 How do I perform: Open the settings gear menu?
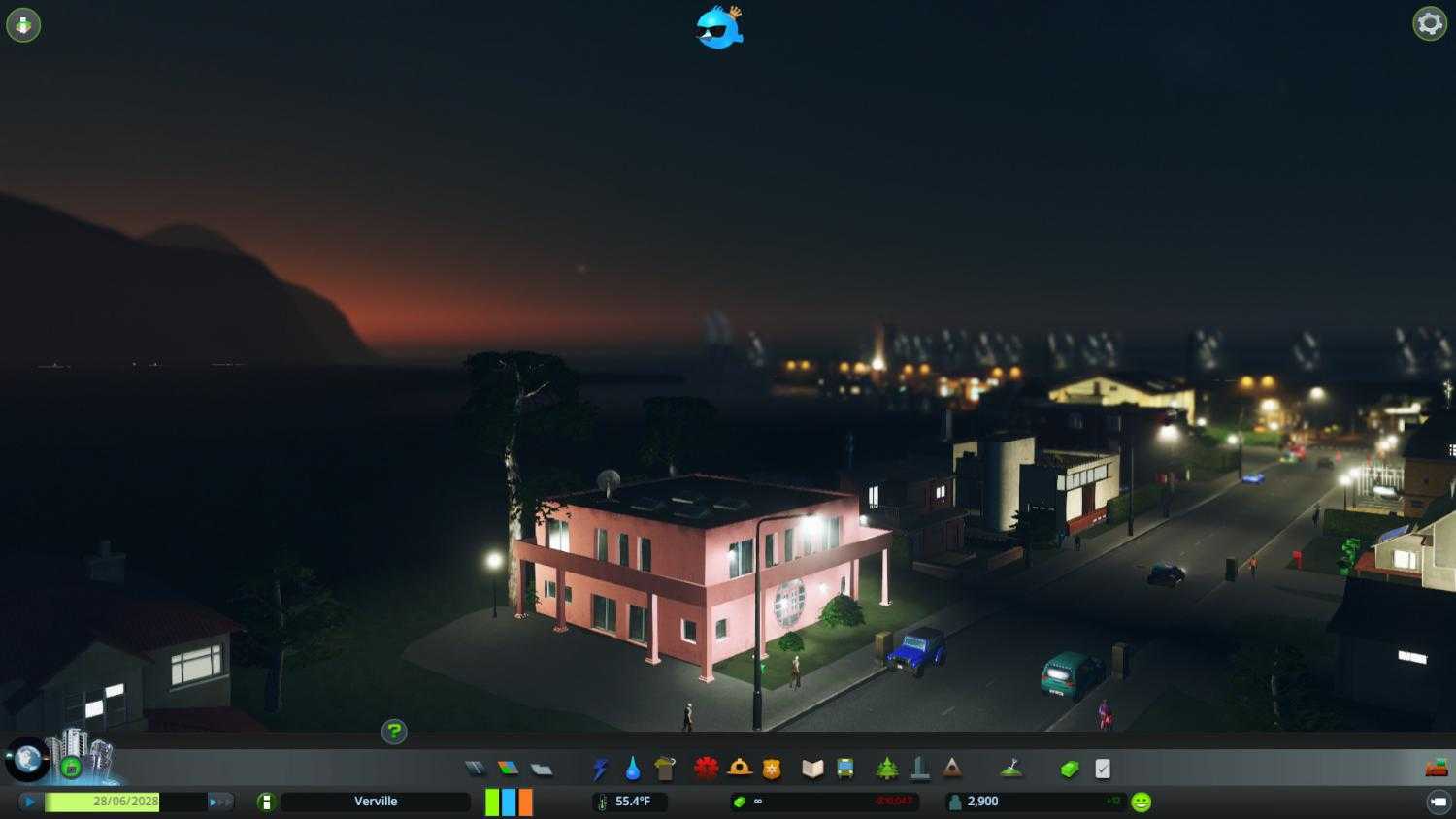(x=1430, y=23)
